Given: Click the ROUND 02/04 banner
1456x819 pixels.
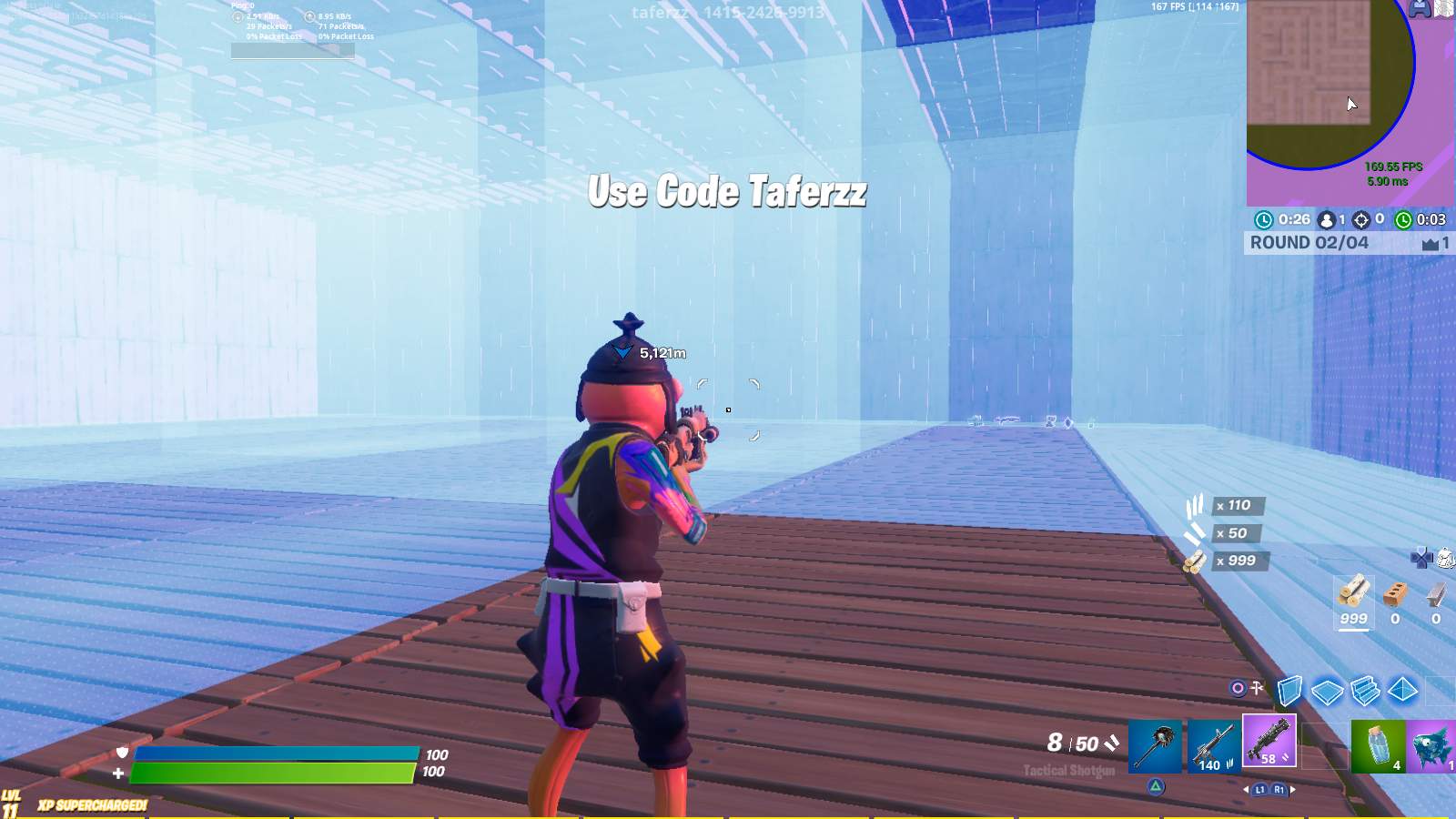Looking at the screenshot, I should (x=1308, y=242).
